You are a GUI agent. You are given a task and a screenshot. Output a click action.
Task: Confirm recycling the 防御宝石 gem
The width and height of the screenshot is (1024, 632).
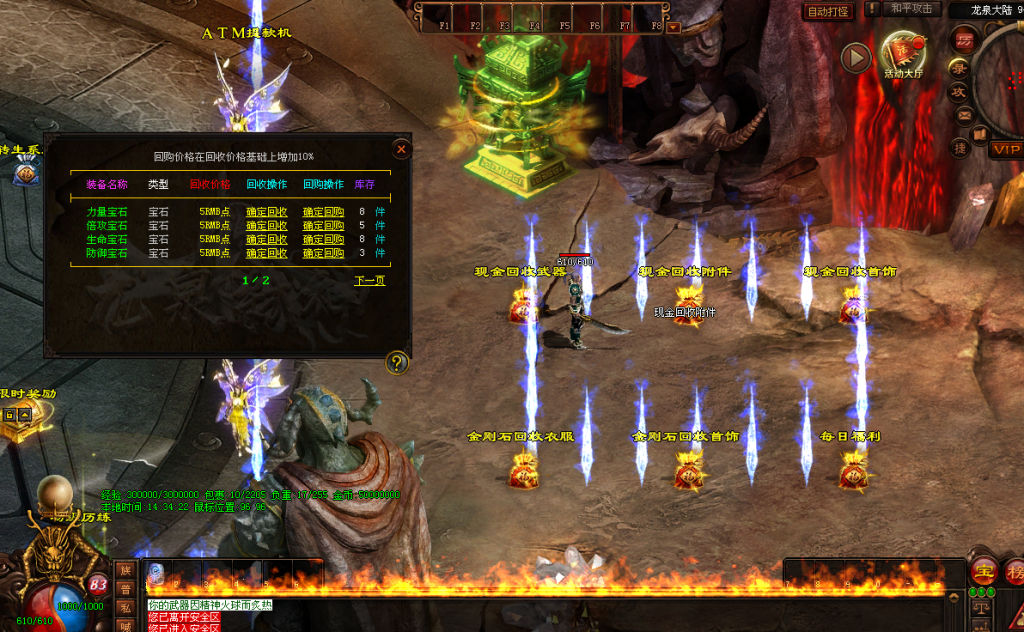click(267, 254)
